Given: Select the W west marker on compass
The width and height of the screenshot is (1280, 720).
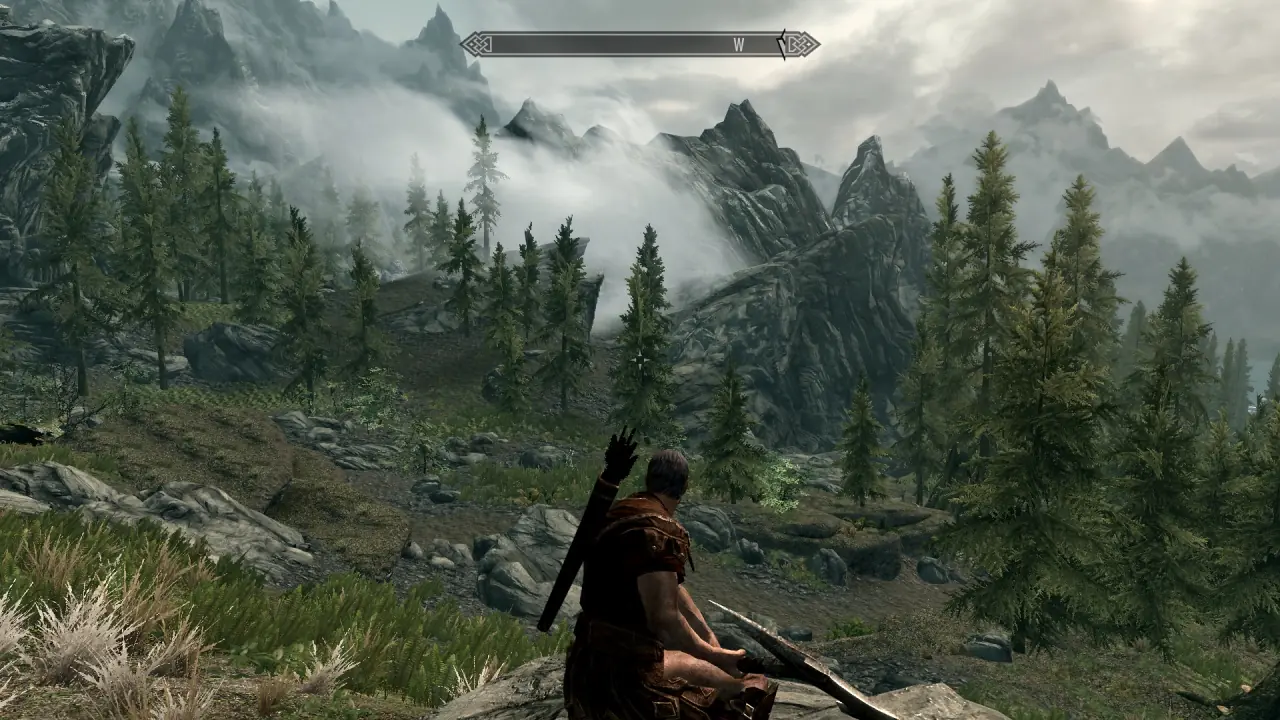Looking at the screenshot, I should click(739, 44).
